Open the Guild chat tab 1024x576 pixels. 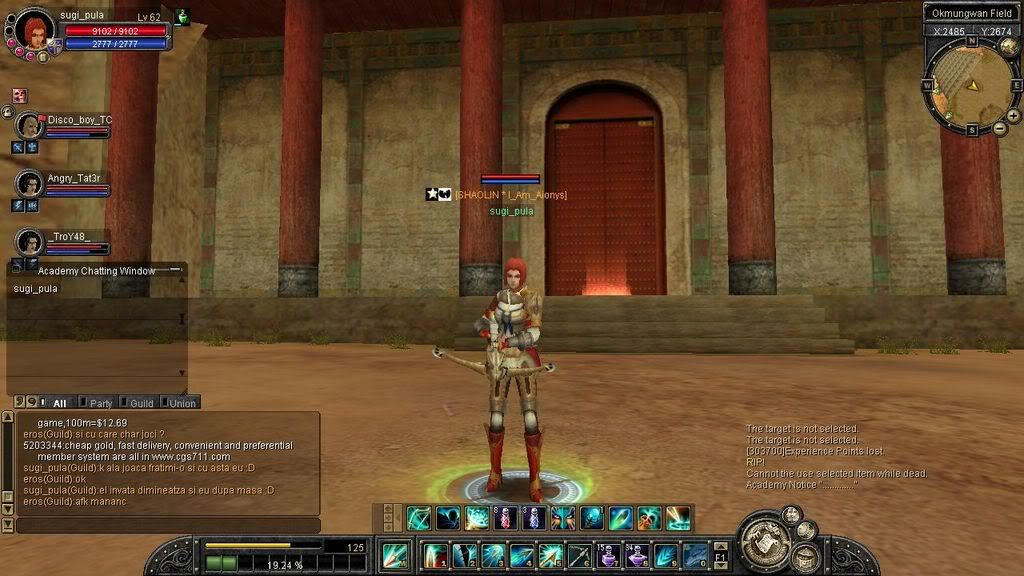141,403
